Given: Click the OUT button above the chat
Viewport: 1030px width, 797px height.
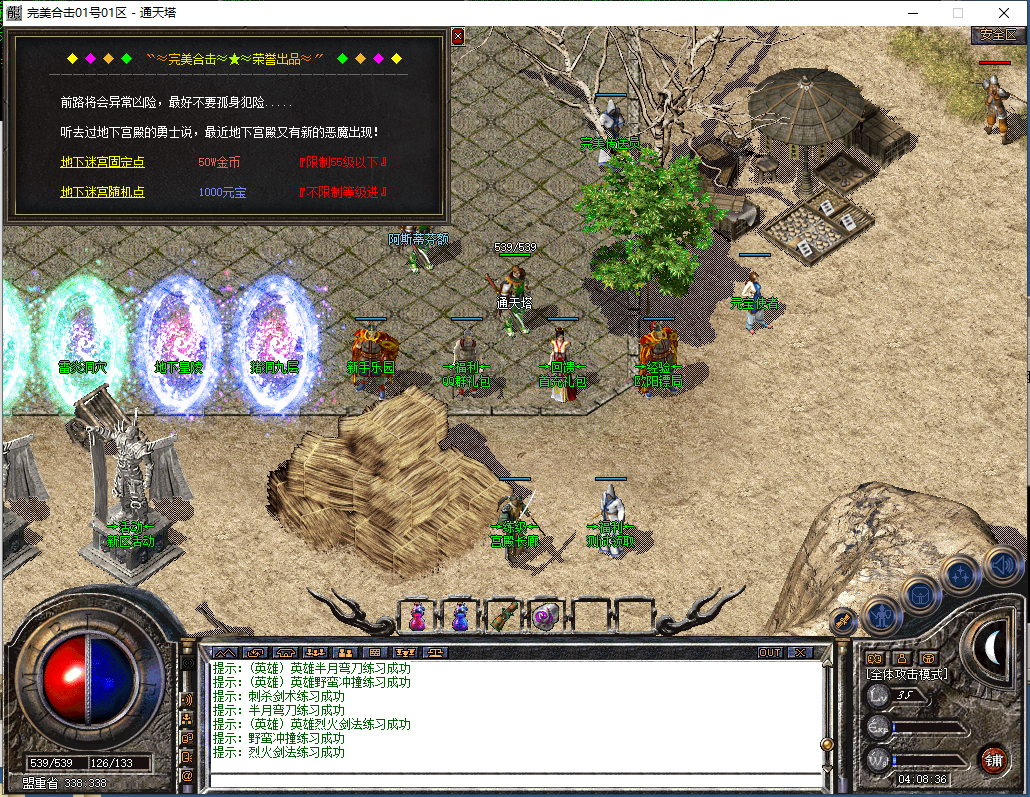Looking at the screenshot, I should tap(769, 653).
